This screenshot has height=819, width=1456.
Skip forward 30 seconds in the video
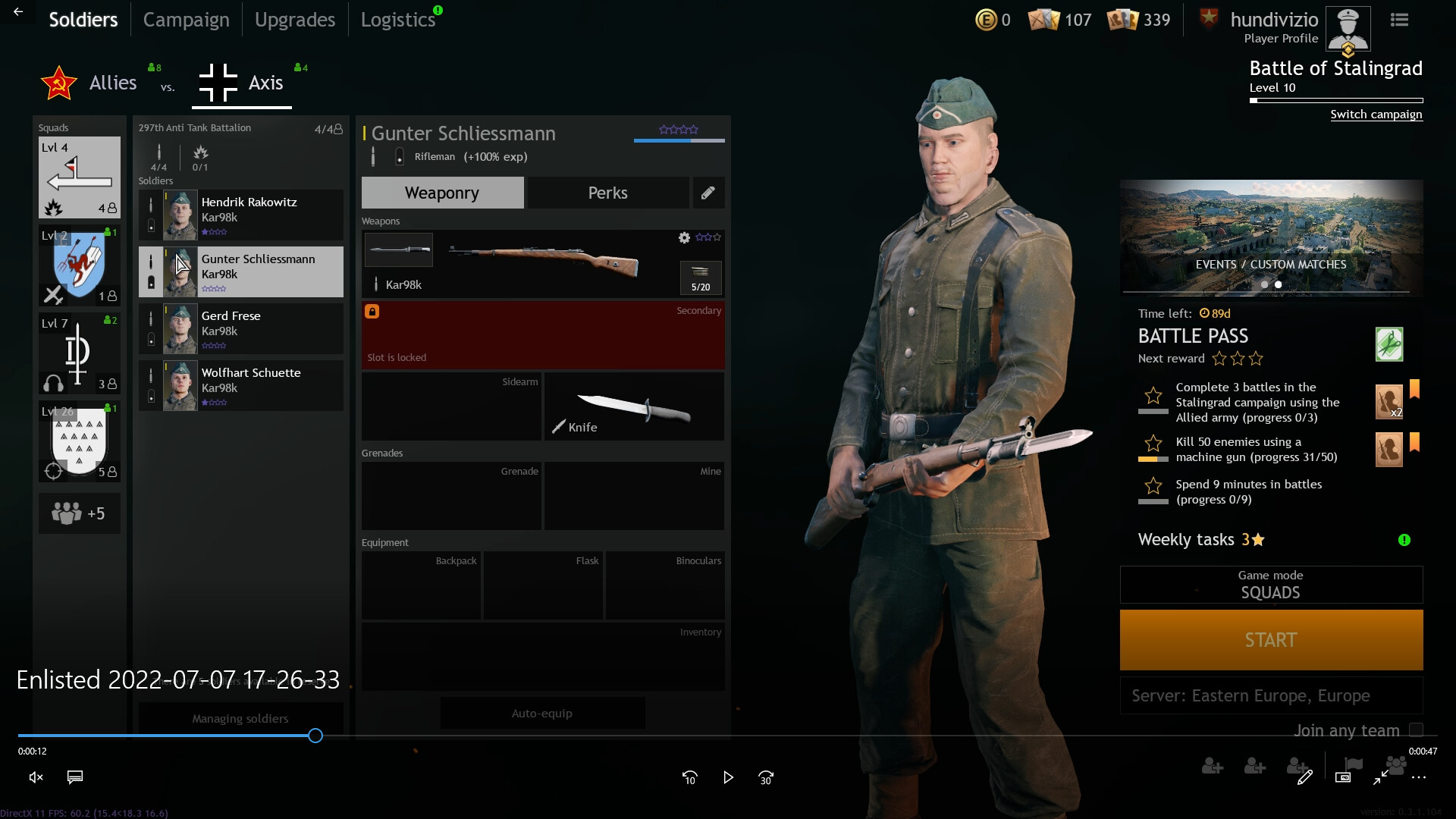coord(766,777)
